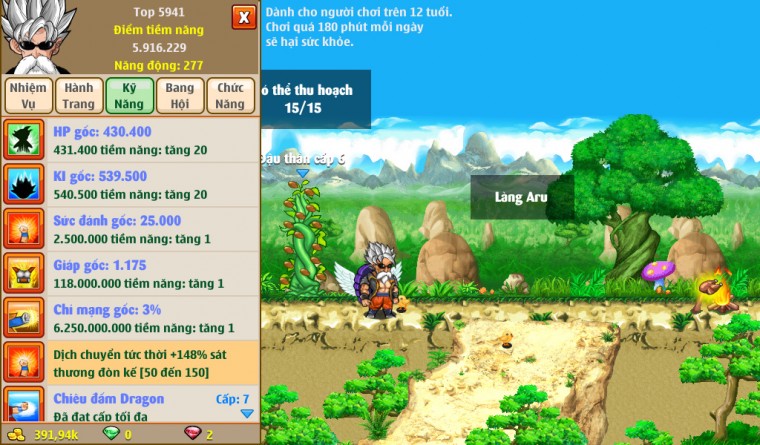Close the character panel with the X button

243,17
